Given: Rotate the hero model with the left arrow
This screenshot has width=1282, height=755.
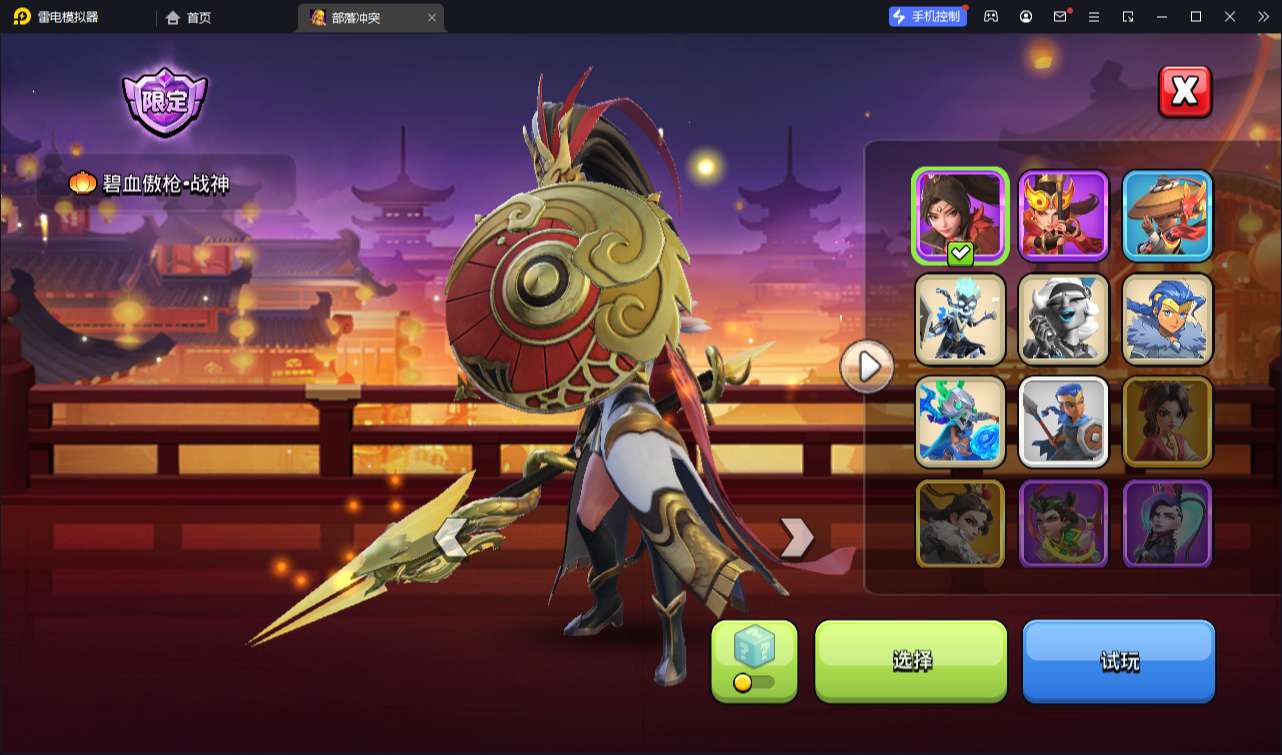Looking at the screenshot, I should pyautogui.click(x=450, y=538).
